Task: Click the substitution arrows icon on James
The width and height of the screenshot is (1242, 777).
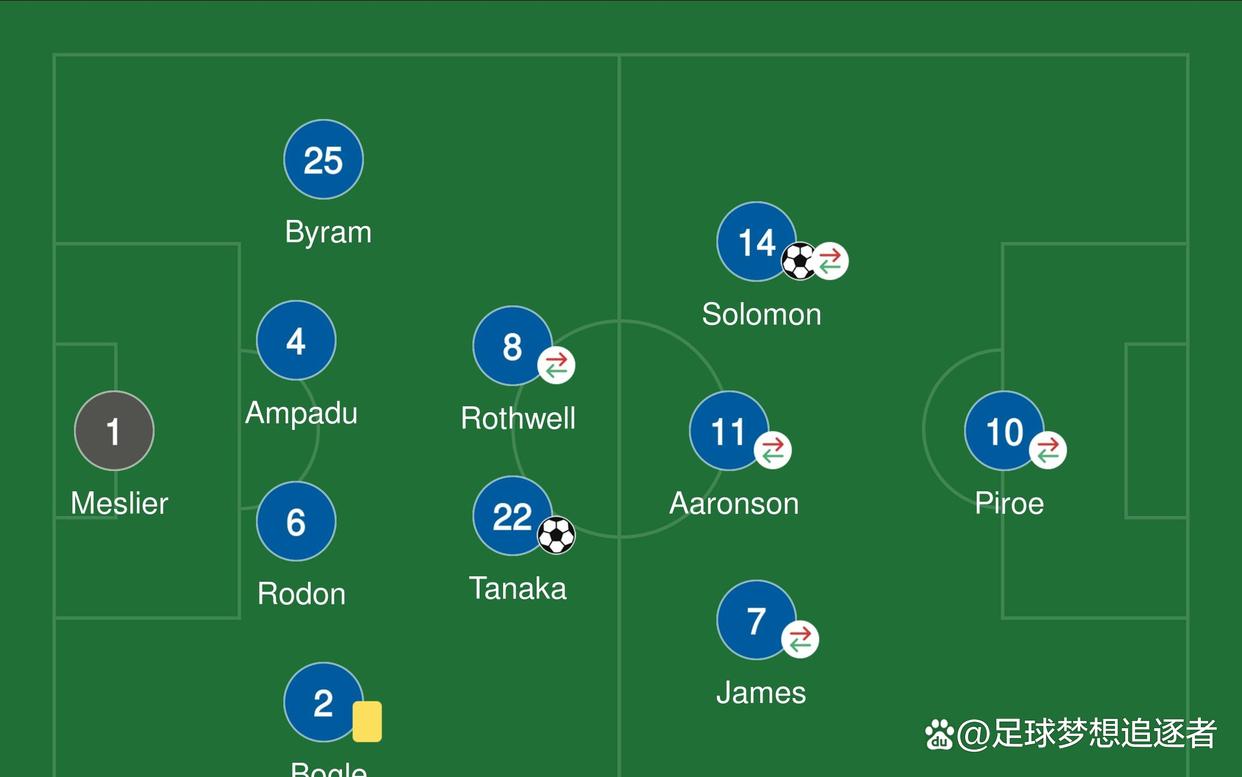Action: tap(799, 639)
